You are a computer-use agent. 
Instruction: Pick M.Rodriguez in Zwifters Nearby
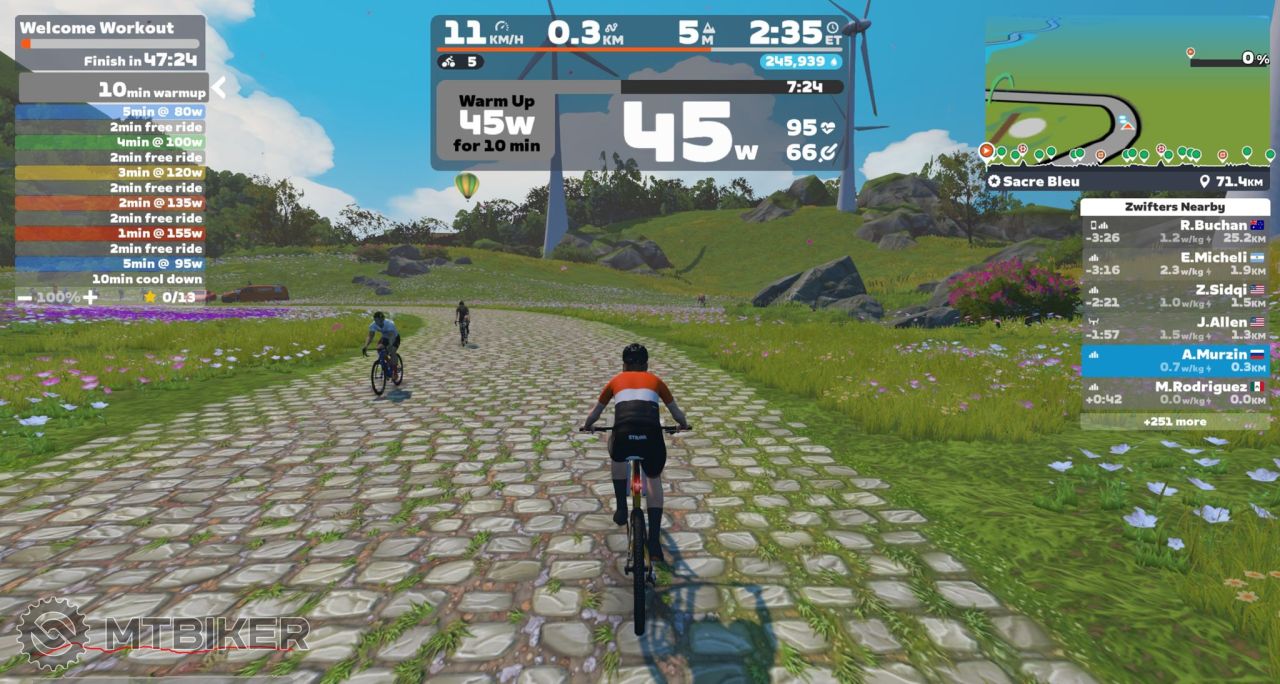pyautogui.click(x=1176, y=393)
